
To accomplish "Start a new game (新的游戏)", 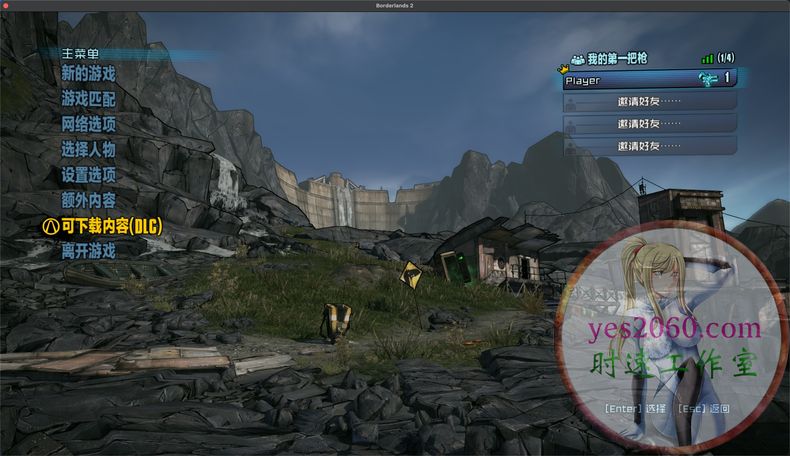I will click(88, 74).
